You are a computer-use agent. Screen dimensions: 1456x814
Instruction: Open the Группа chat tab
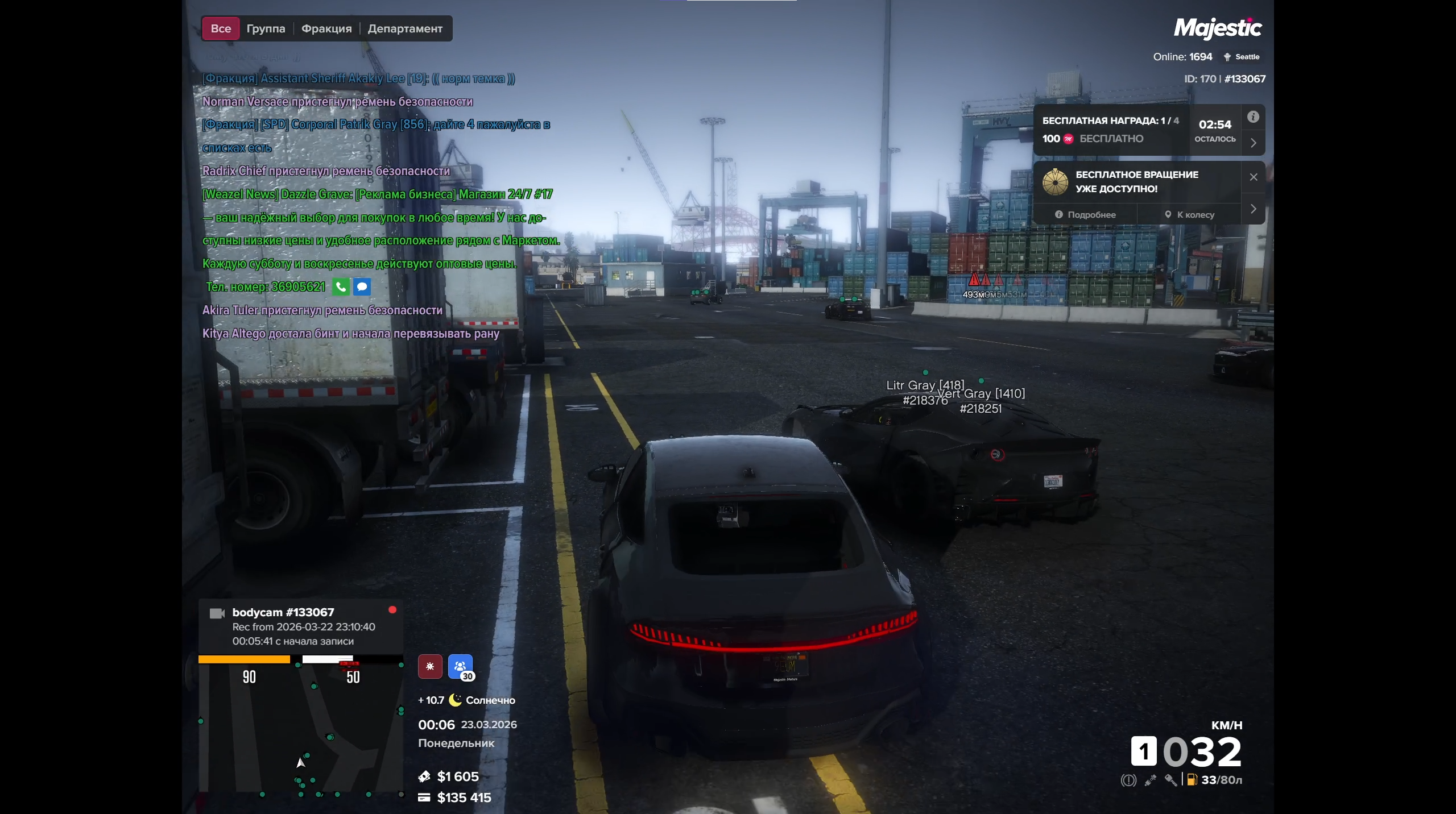point(266,28)
